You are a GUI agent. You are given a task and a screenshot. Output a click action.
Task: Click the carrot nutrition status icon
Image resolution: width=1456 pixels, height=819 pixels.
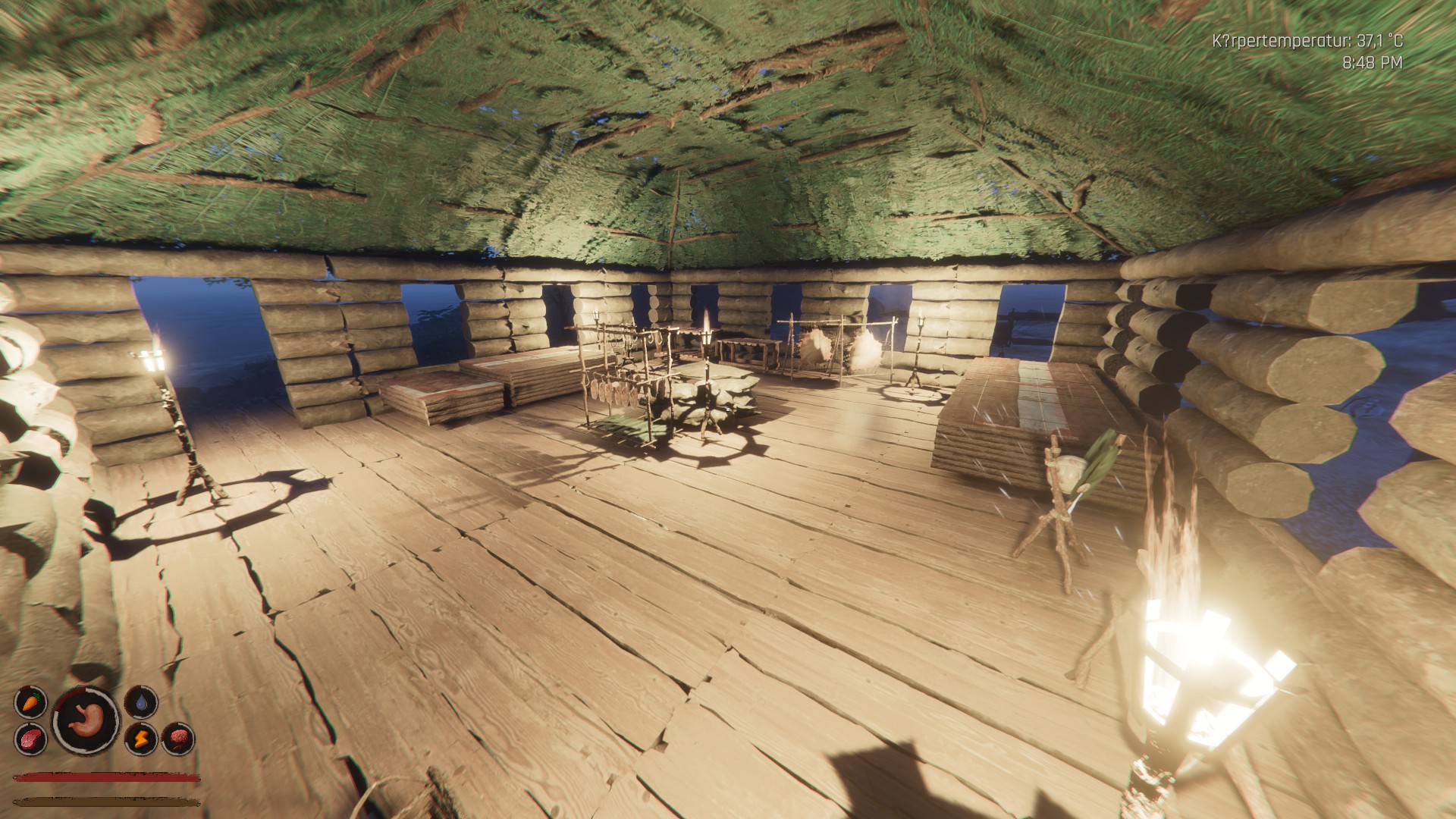(x=30, y=701)
